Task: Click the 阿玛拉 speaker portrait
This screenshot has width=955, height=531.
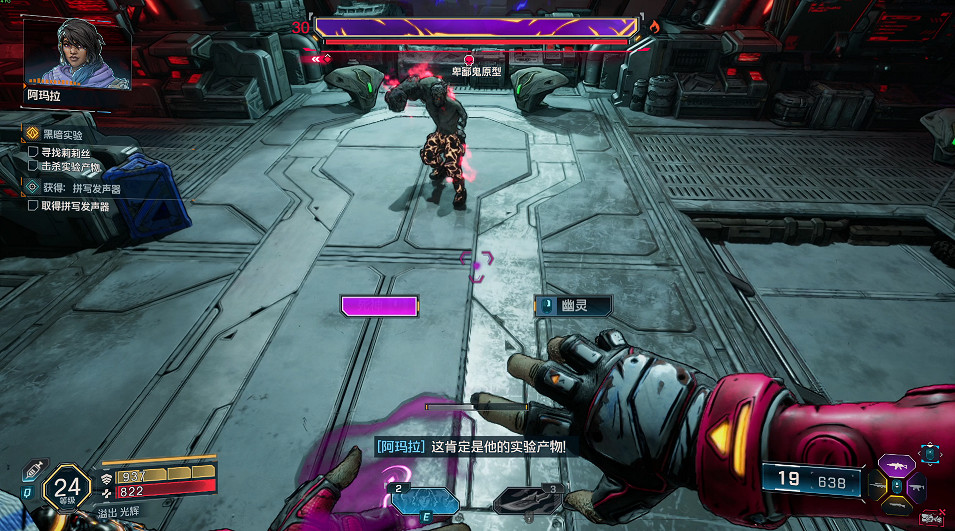Action: pyautogui.click(x=77, y=53)
